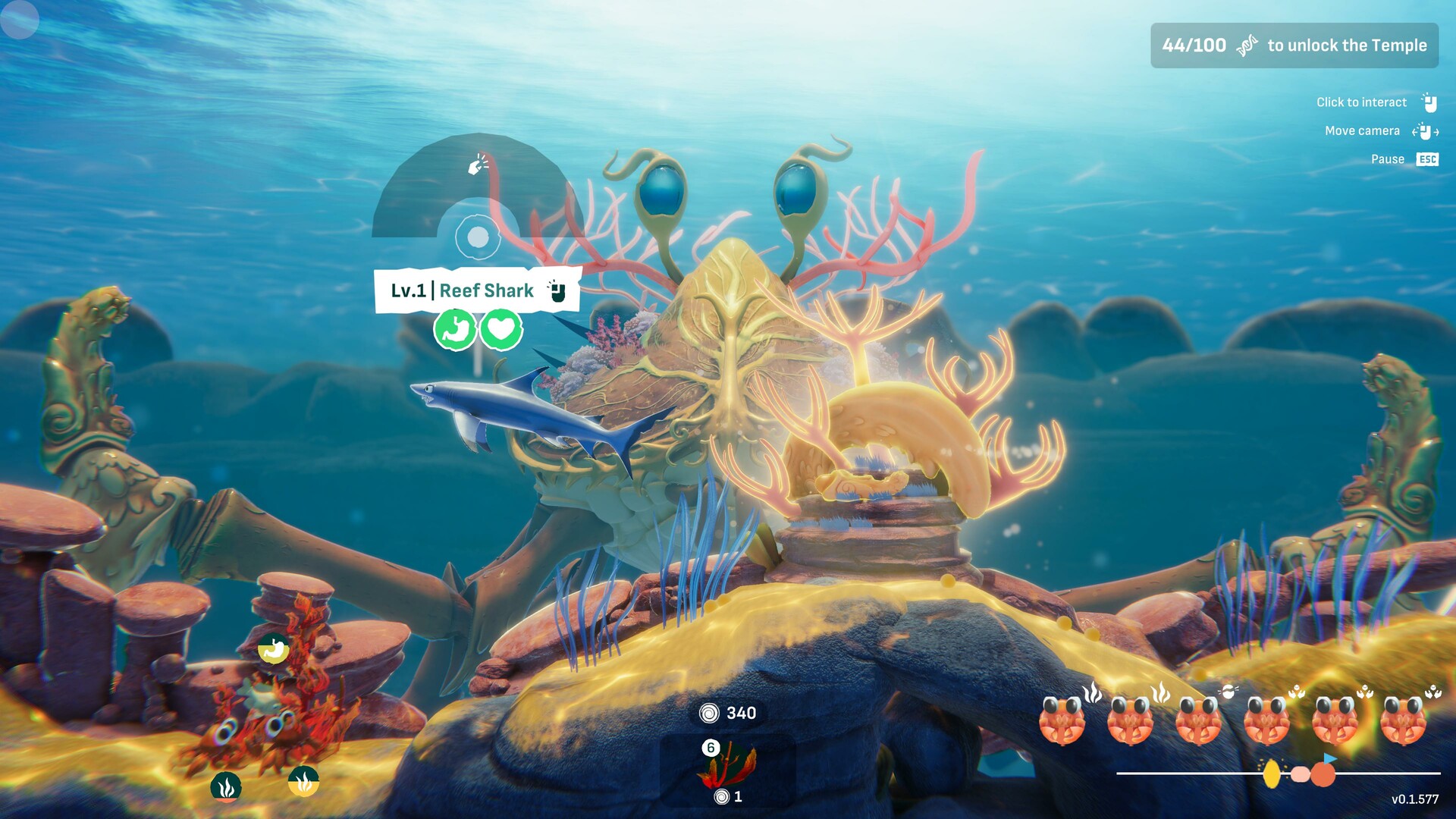Select the Move camera control hint
Screen dimensions: 1456x819
coord(1361,130)
